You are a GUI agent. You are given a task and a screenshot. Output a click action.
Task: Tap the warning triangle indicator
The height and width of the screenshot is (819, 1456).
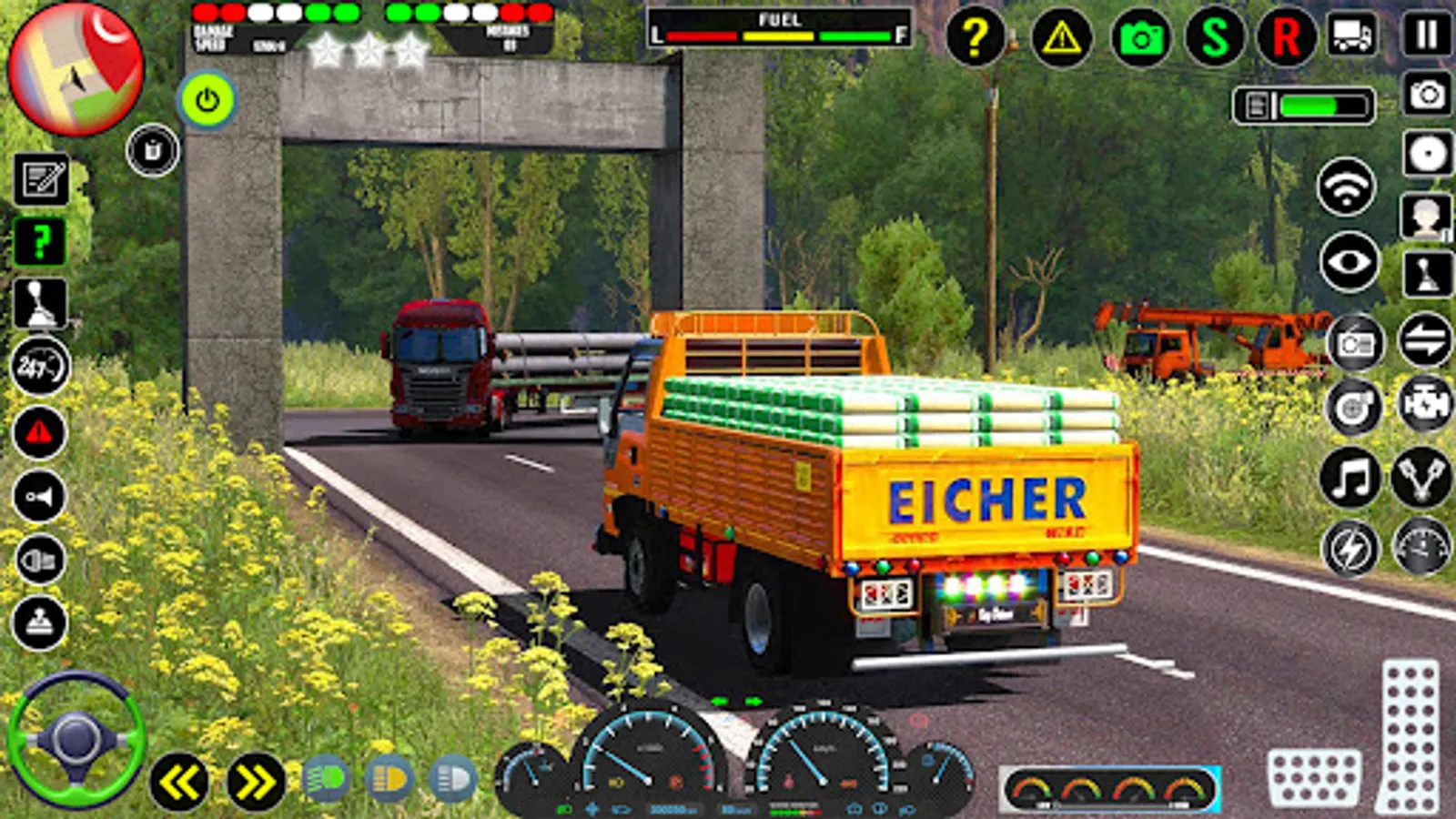pyautogui.click(x=1062, y=38)
